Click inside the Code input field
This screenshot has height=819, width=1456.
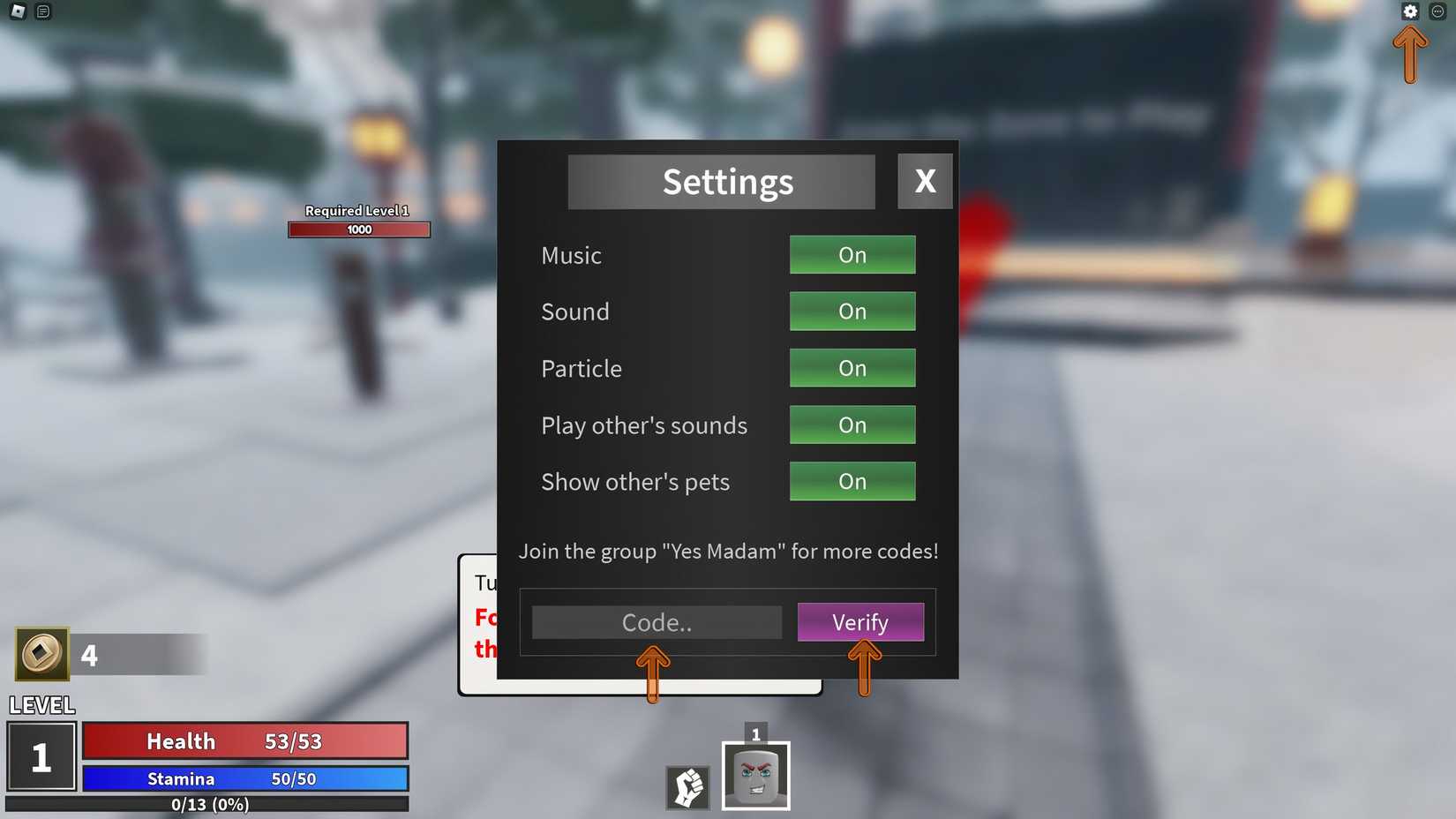655,622
